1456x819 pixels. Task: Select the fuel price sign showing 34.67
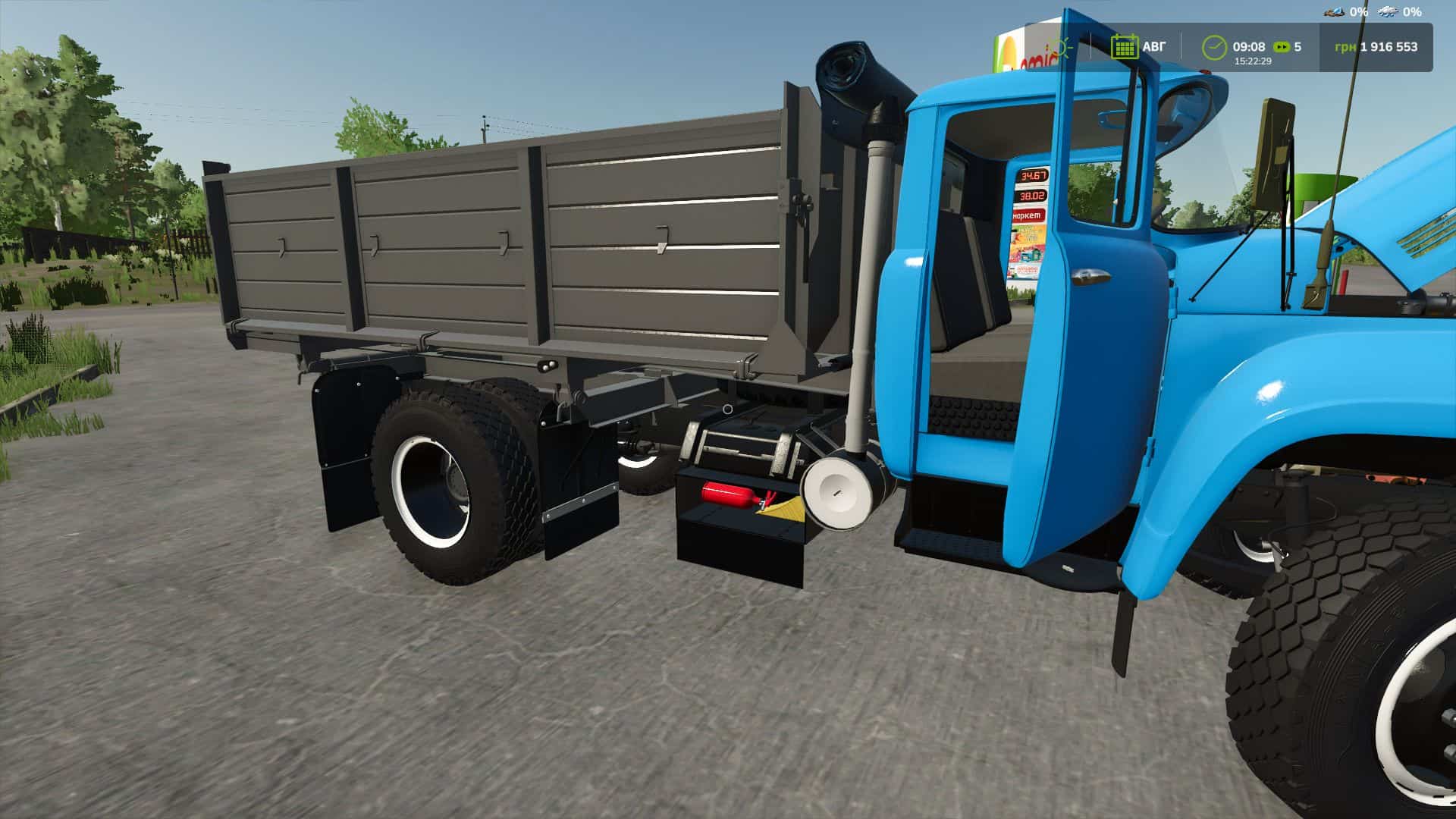[1033, 175]
